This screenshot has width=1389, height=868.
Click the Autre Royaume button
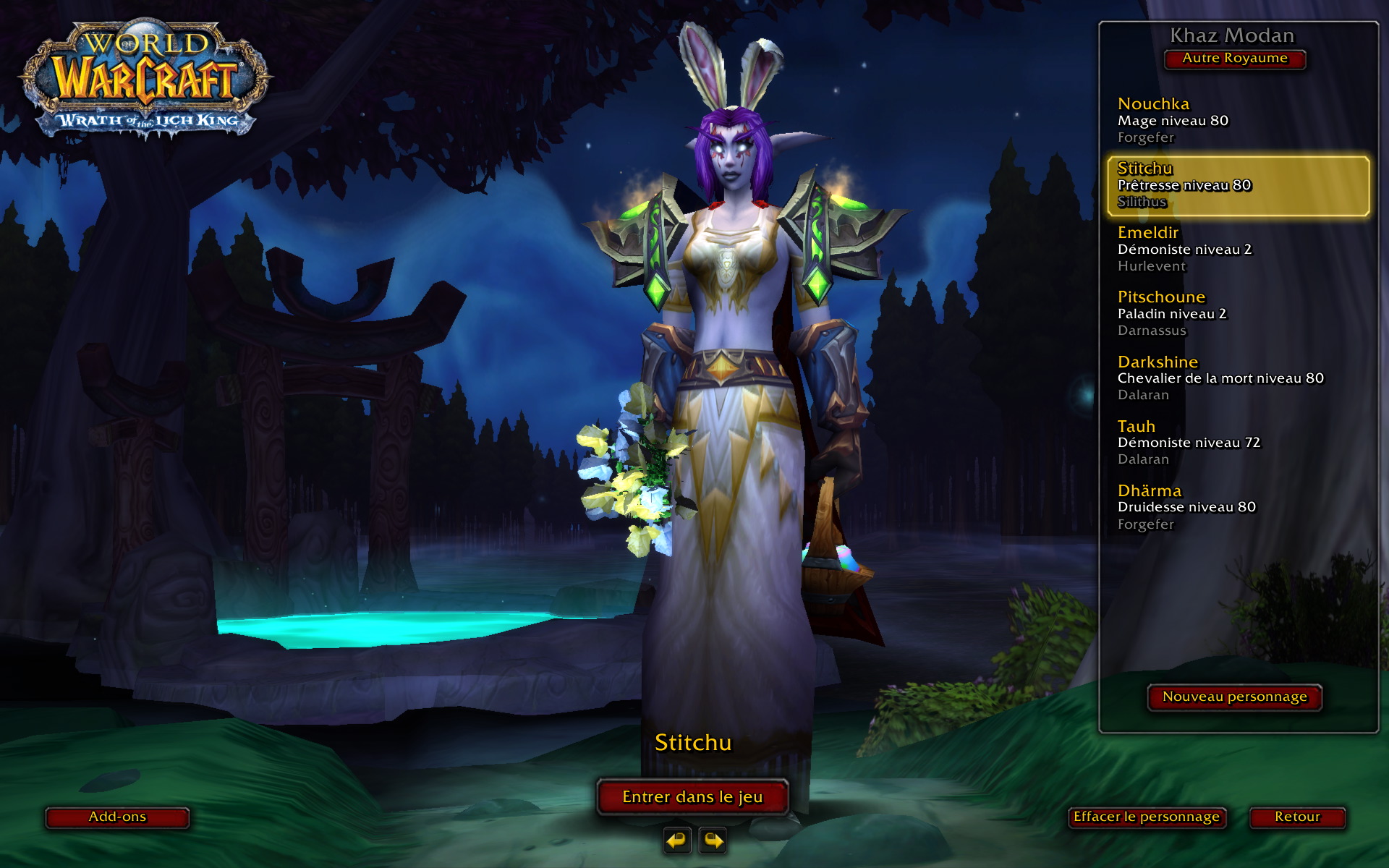[1234, 59]
